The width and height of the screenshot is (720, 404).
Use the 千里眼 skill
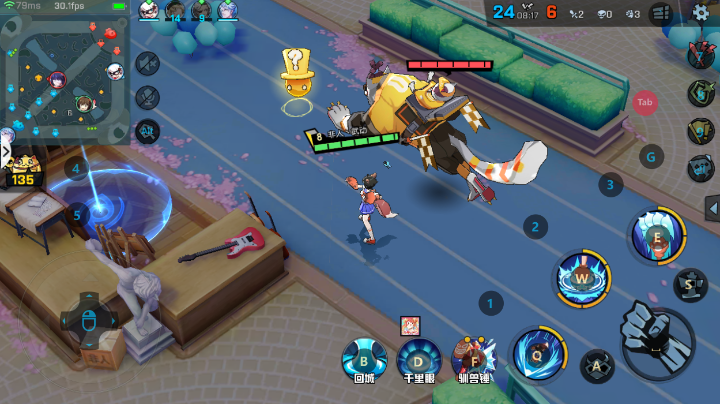(418, 357)
